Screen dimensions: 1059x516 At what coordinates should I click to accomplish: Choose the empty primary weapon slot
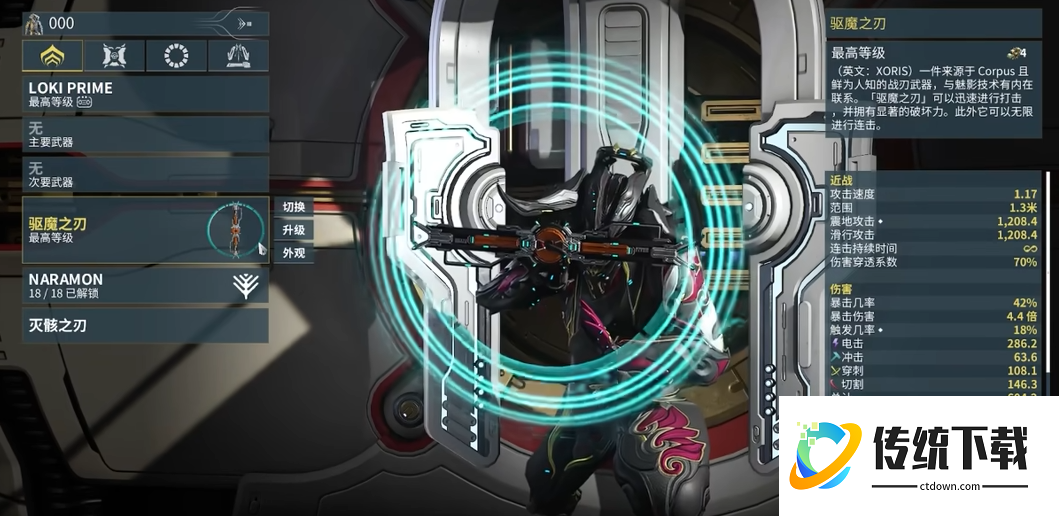click(145, 135)
